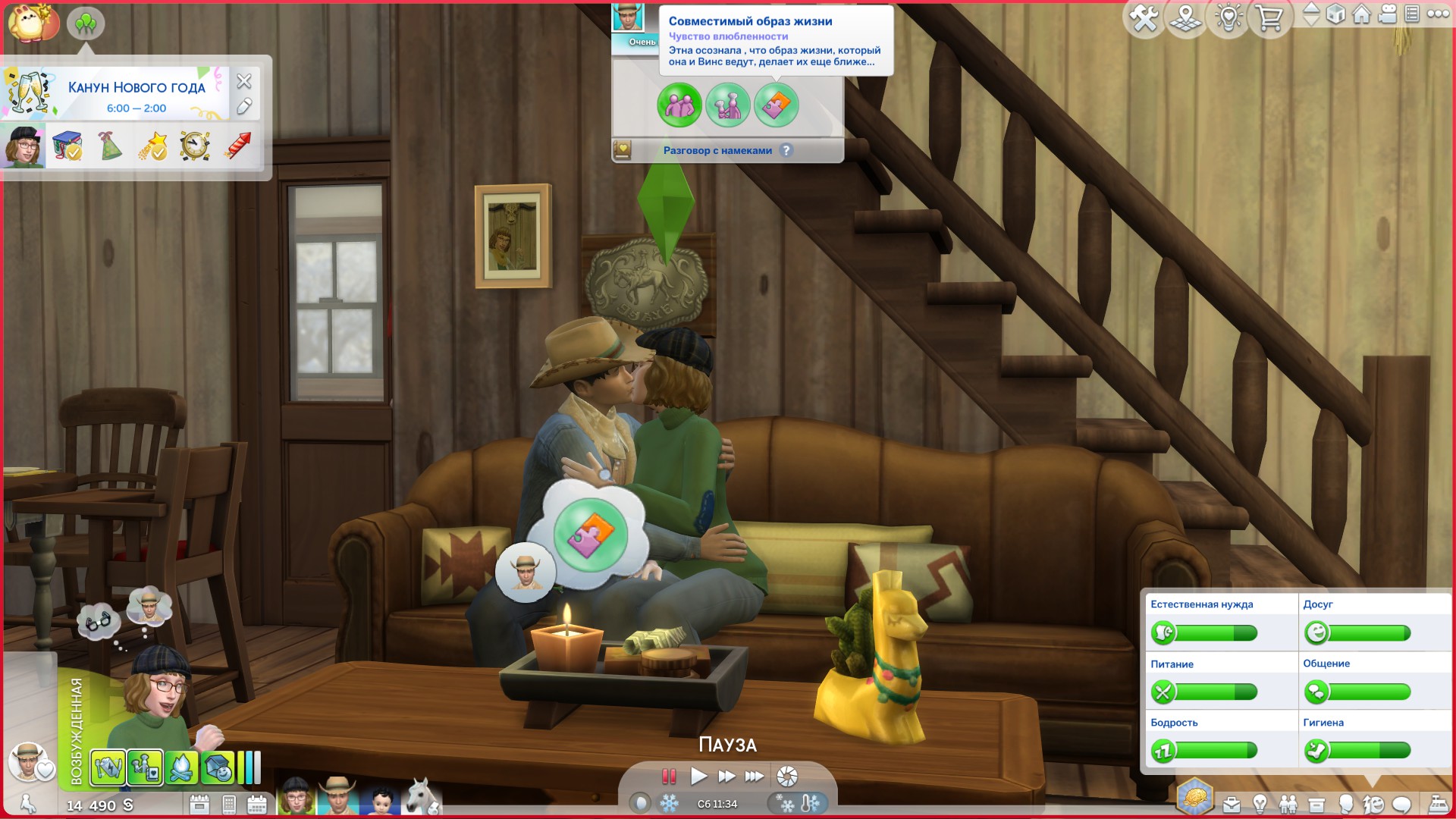1456x819 pixels.
Task: Set game speed to fast forward
Action: 726,776
